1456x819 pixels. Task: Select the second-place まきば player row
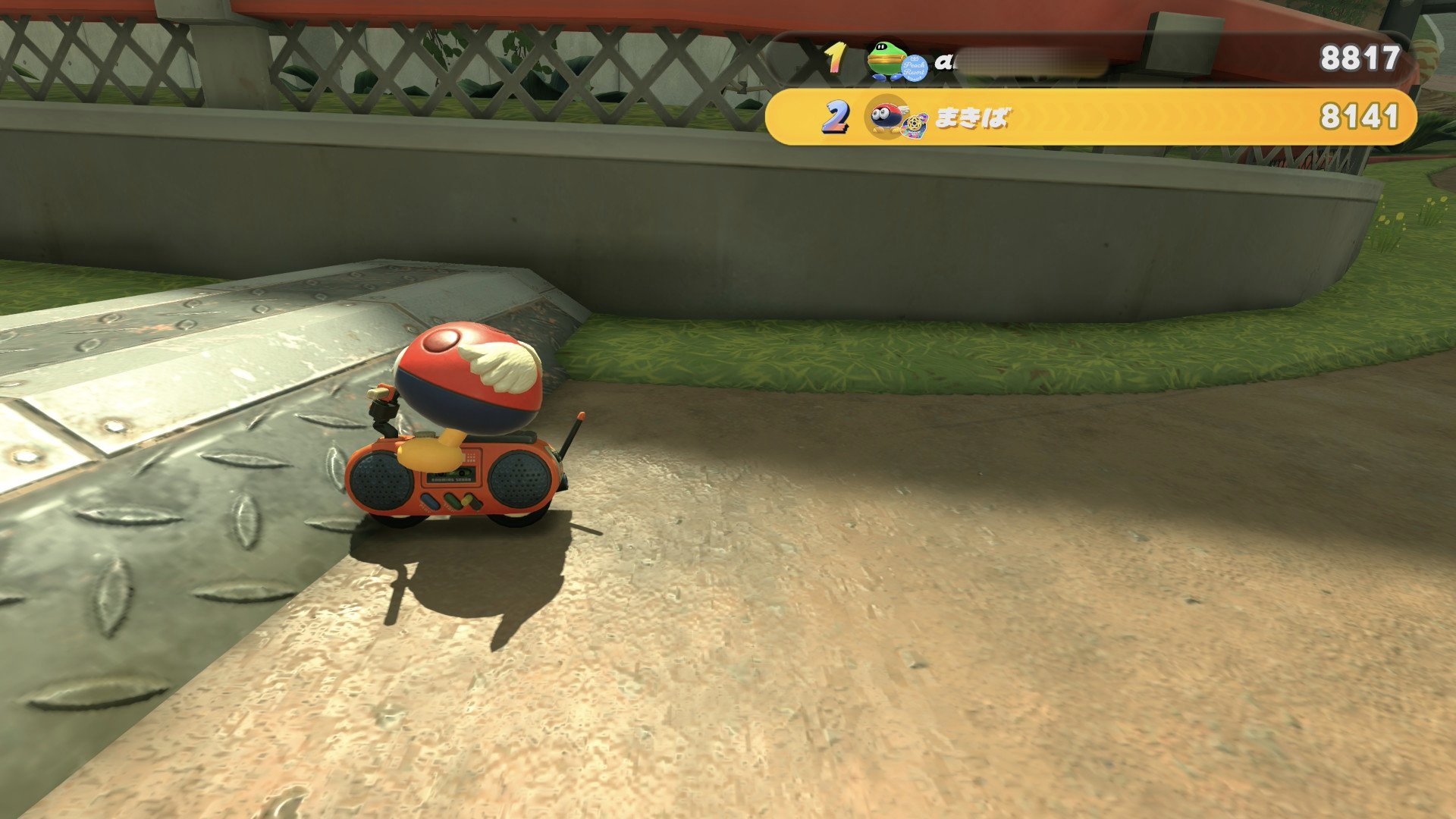1090,118
